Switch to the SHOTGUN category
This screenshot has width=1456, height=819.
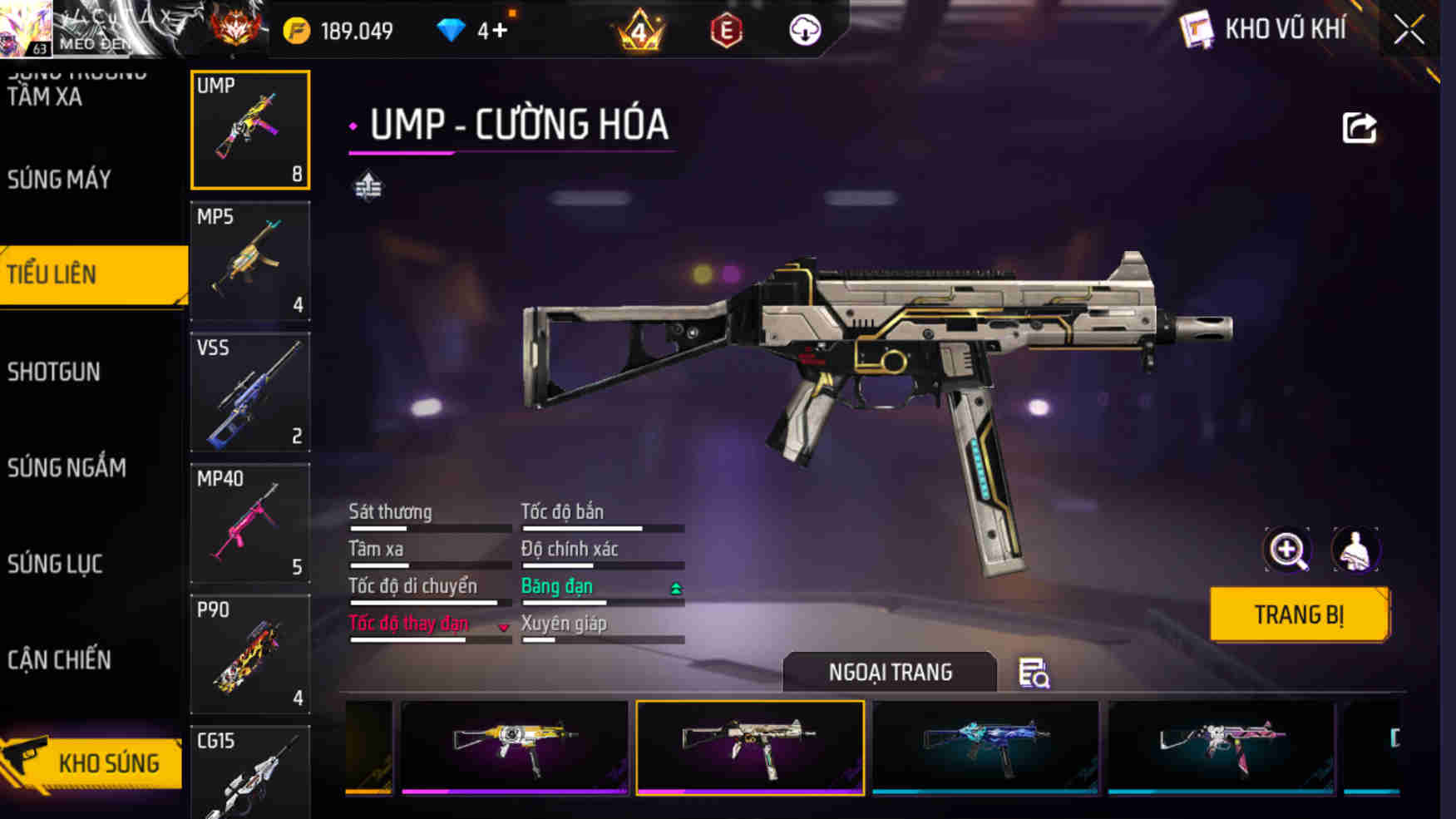point(54,372)
